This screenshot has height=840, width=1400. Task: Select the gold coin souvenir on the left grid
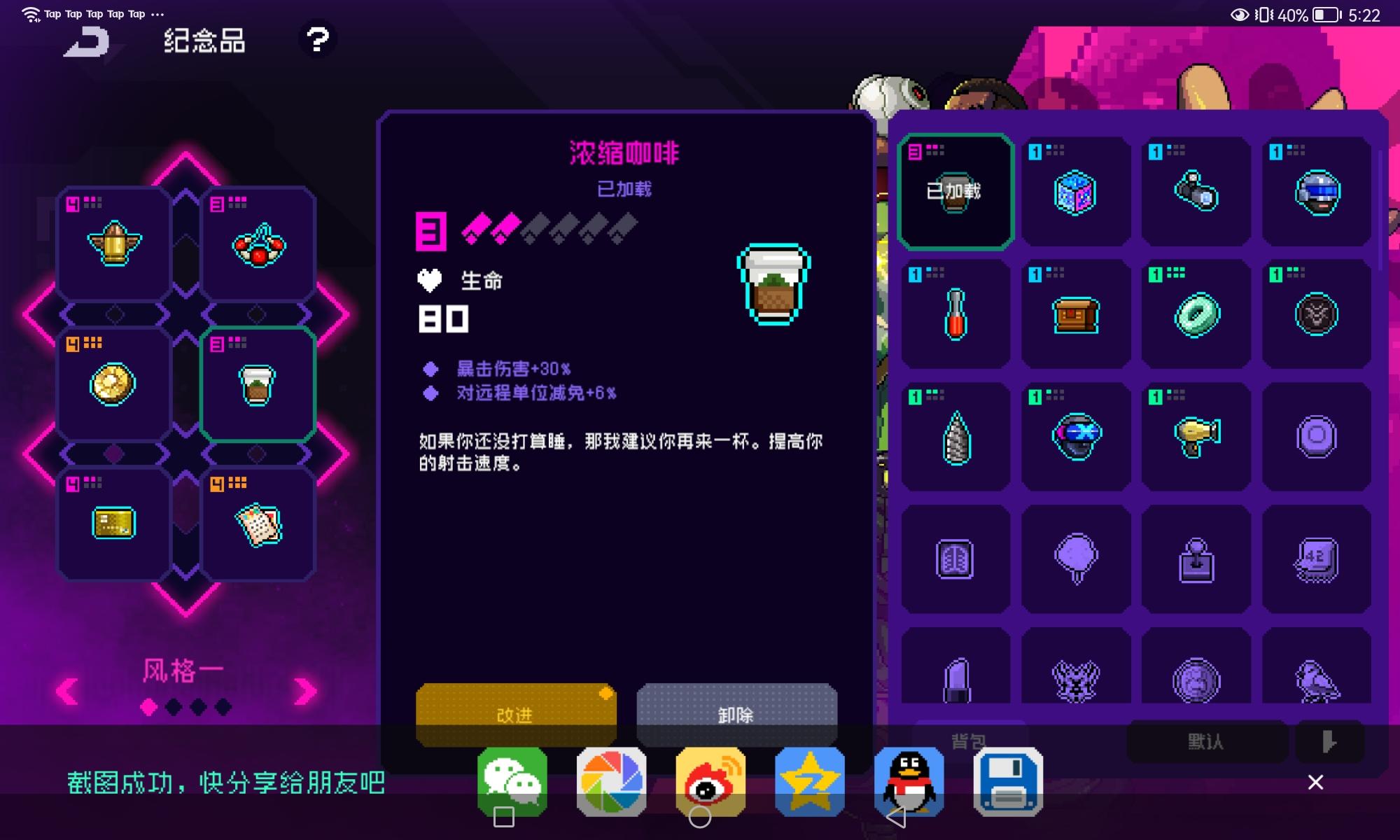(113, 384)
